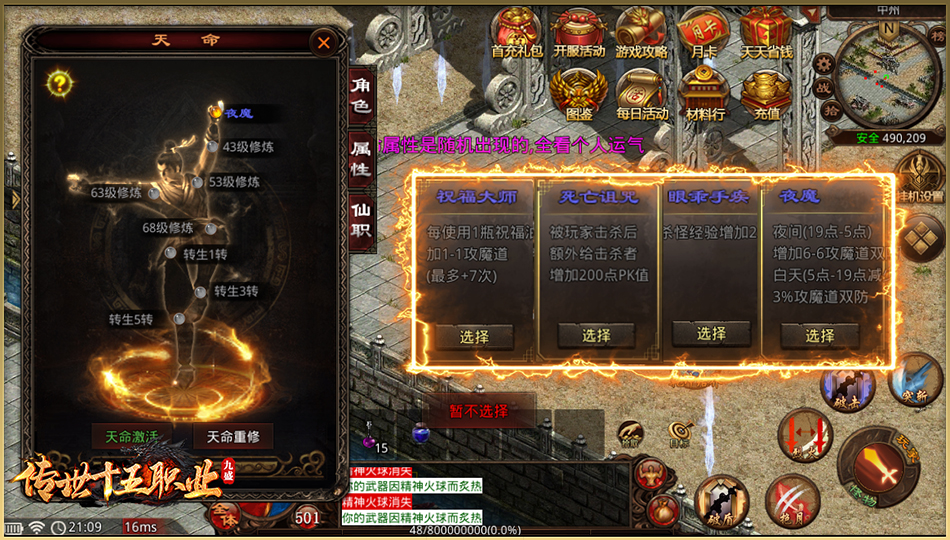Show the 每日活动 daily activities
This screenshot has width=950, height=540.
642,95
